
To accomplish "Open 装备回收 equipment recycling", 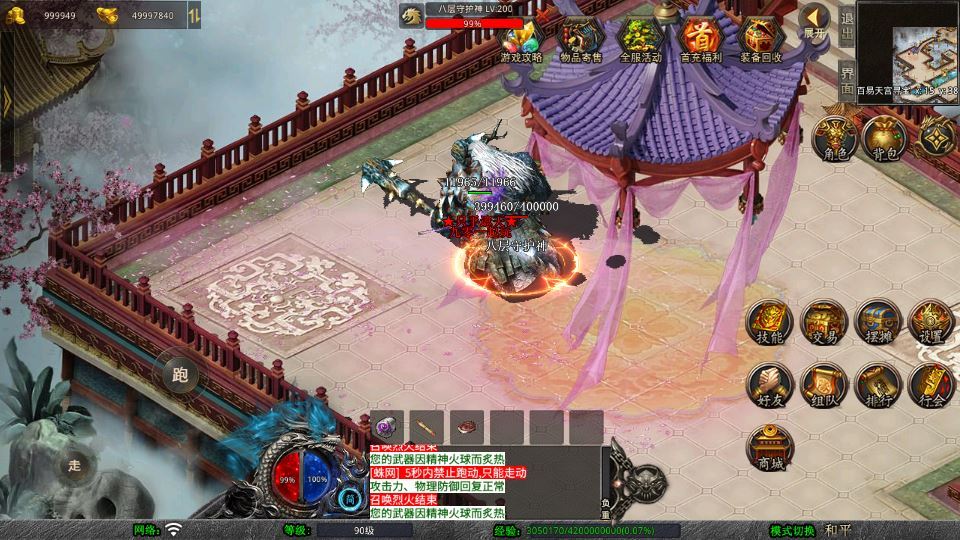I will click(x=761, y=40).
